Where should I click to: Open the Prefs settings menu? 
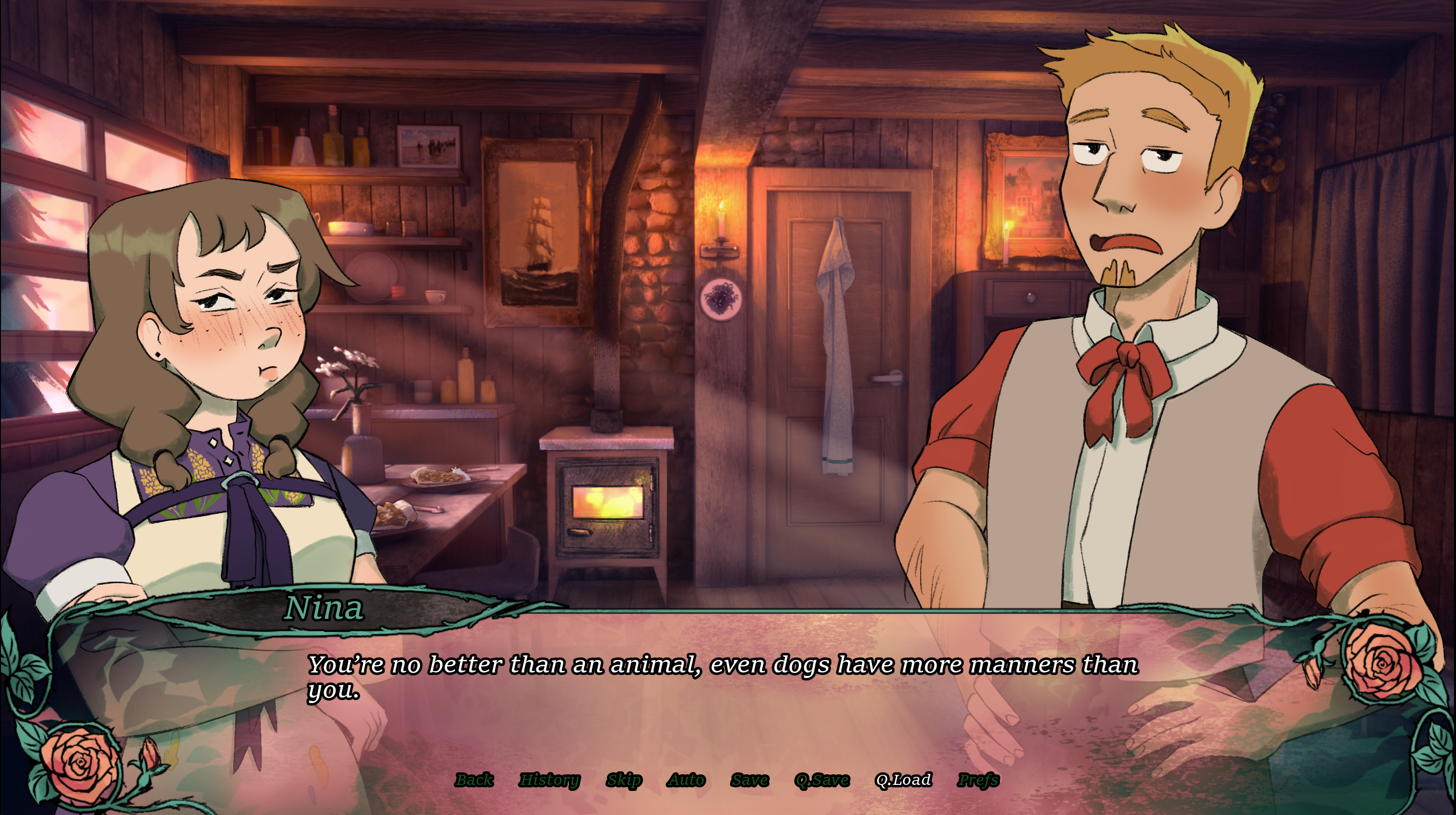coord(978,780)
